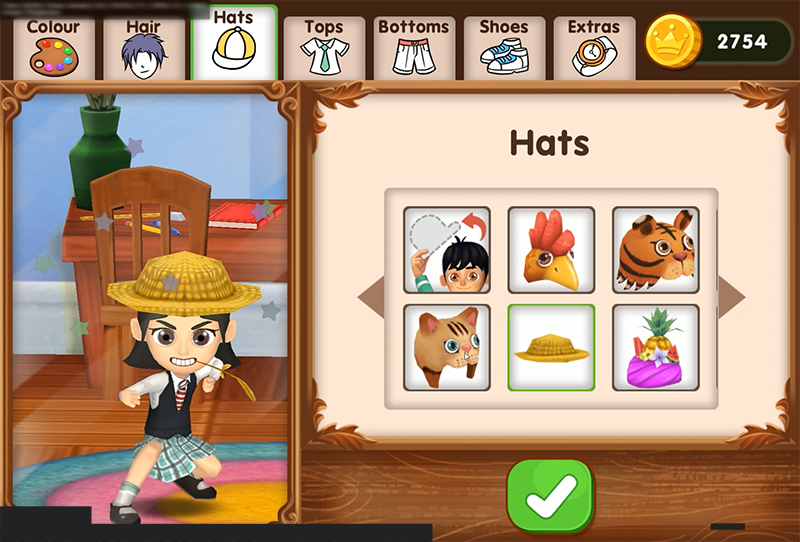Open the Hair tab
The height and width of the screenshot is (542, 800).
click(144, 46)
